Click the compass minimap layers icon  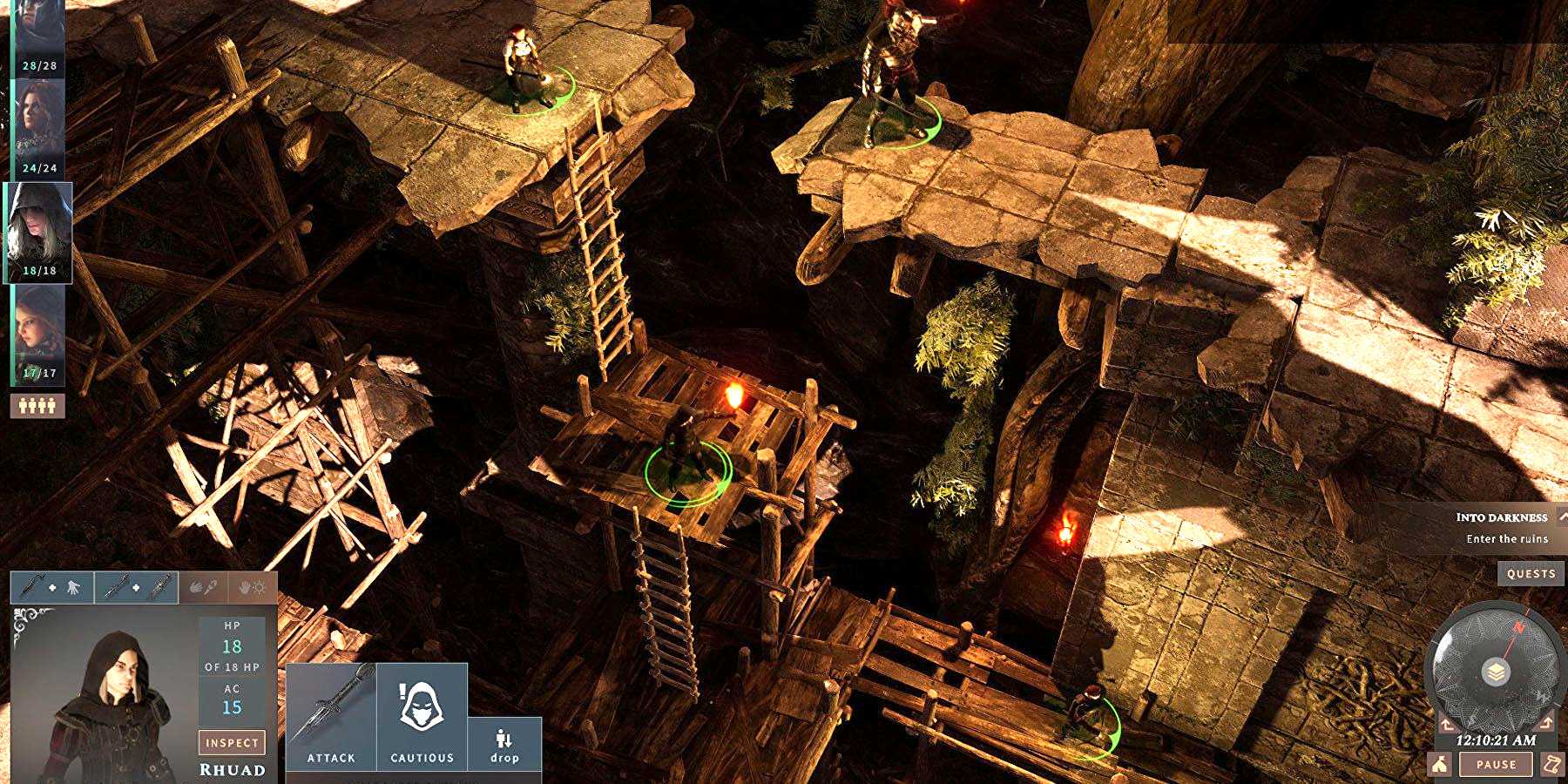1495,672
